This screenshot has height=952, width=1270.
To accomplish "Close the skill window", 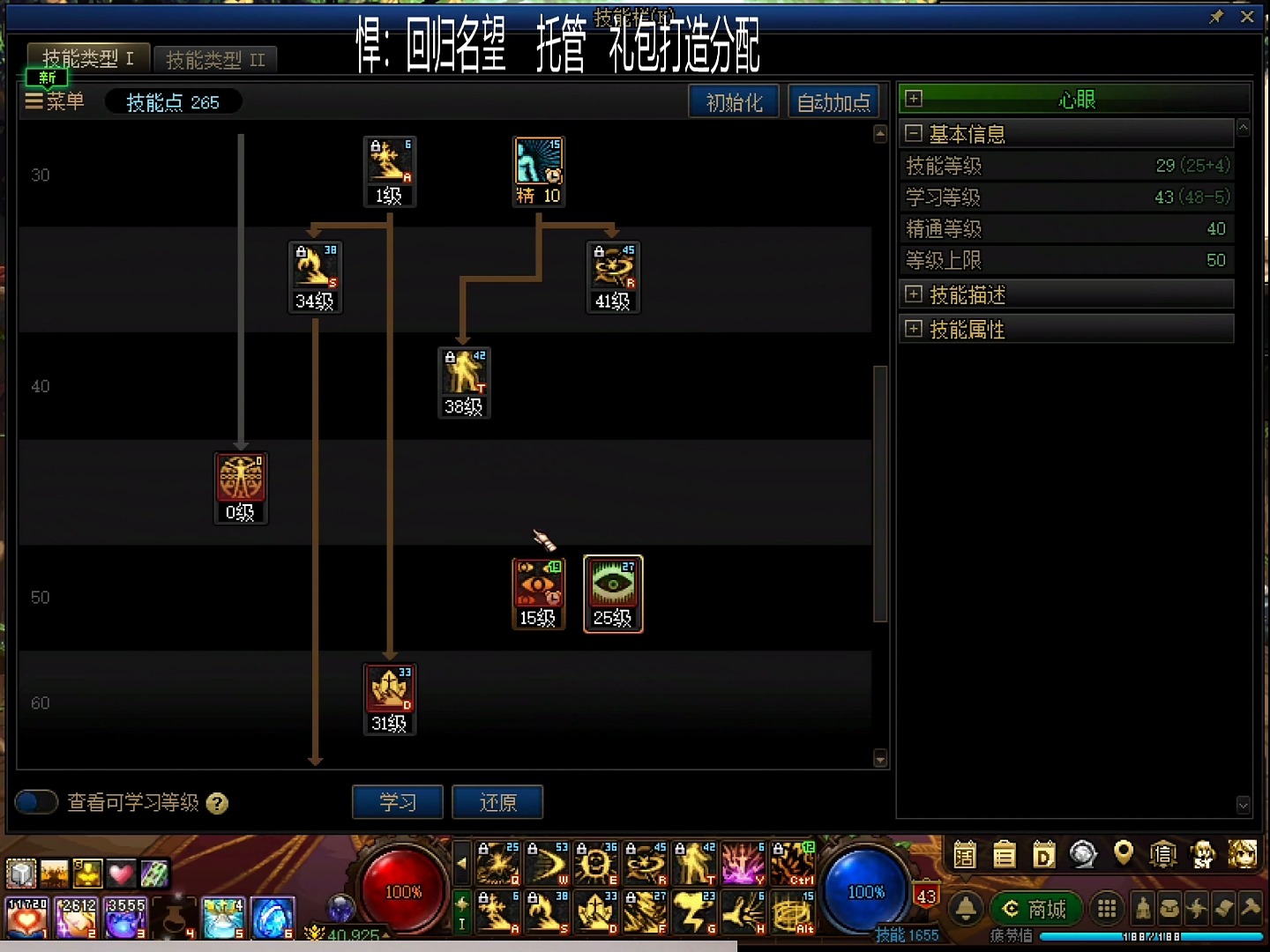I will (1247, 17).
